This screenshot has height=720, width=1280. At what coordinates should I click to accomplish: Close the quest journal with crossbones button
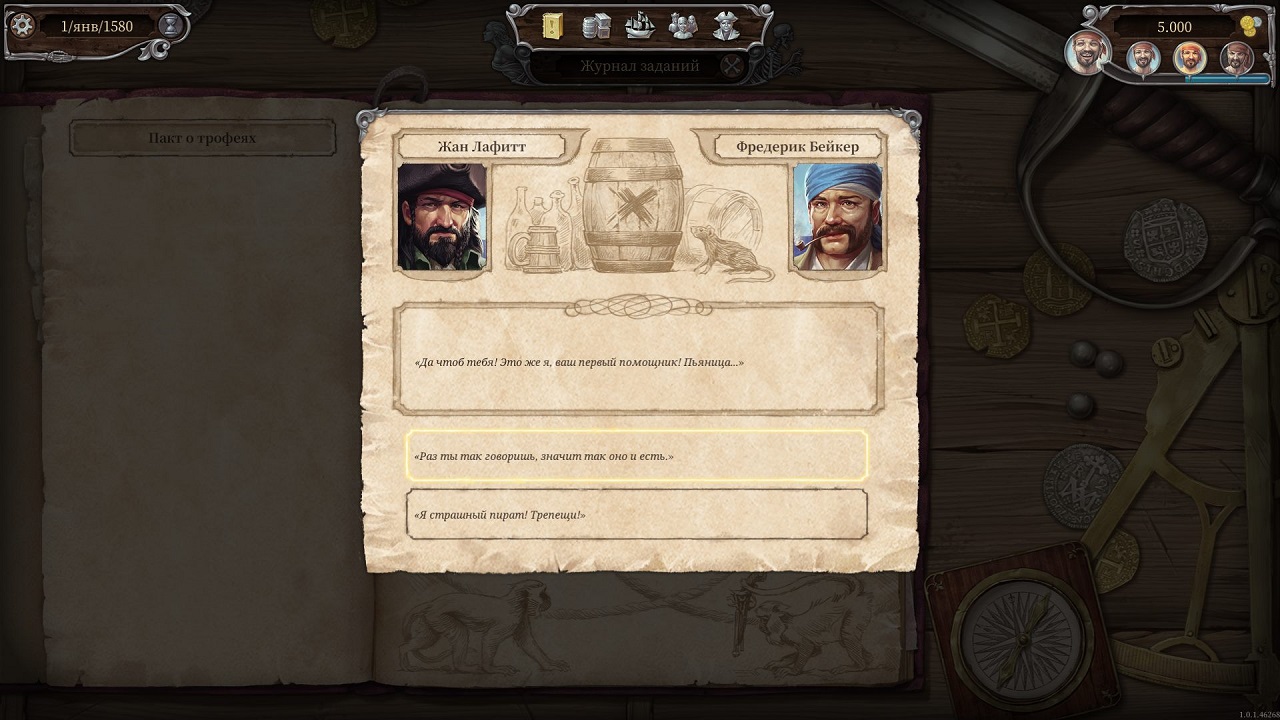[733, 66]
